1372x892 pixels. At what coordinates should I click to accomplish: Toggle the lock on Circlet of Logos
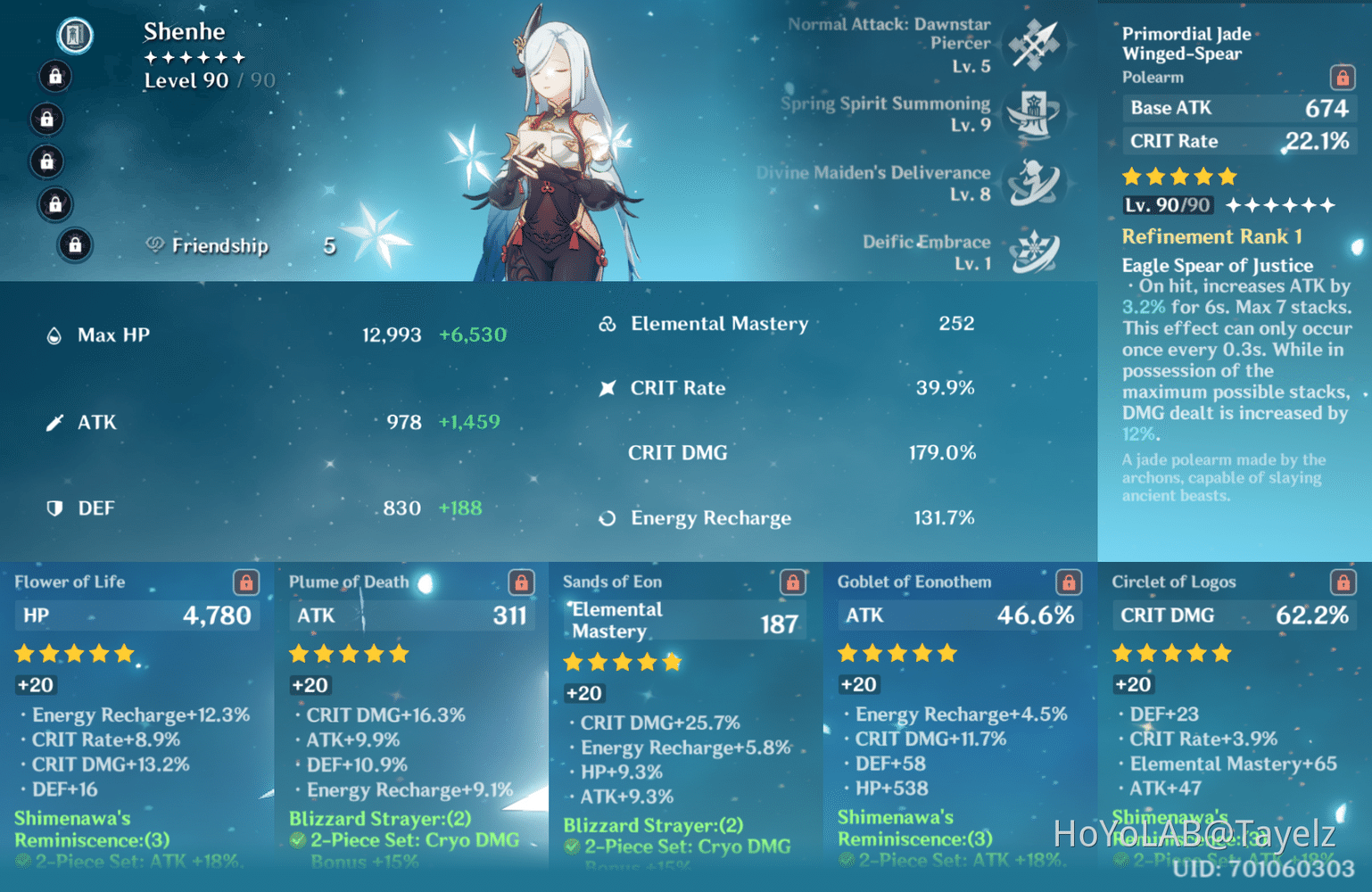click(x=1344, y=582)
